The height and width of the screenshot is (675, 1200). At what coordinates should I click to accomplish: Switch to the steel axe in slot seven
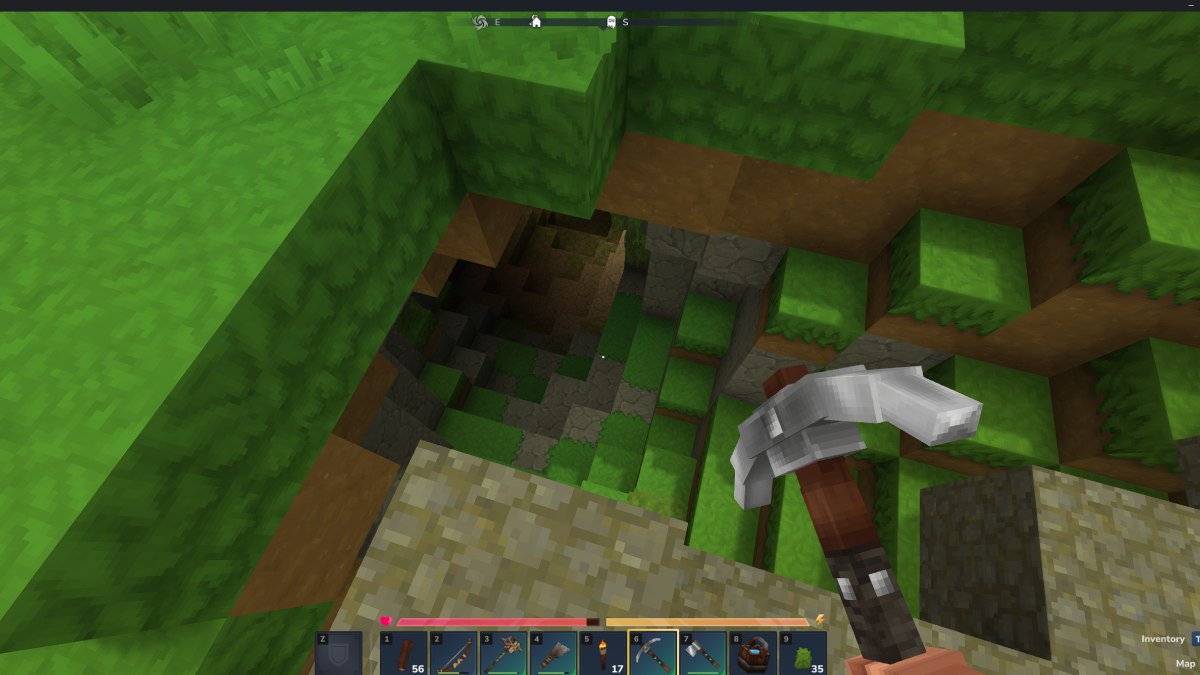pyautogui.click(x=703, y=653)
